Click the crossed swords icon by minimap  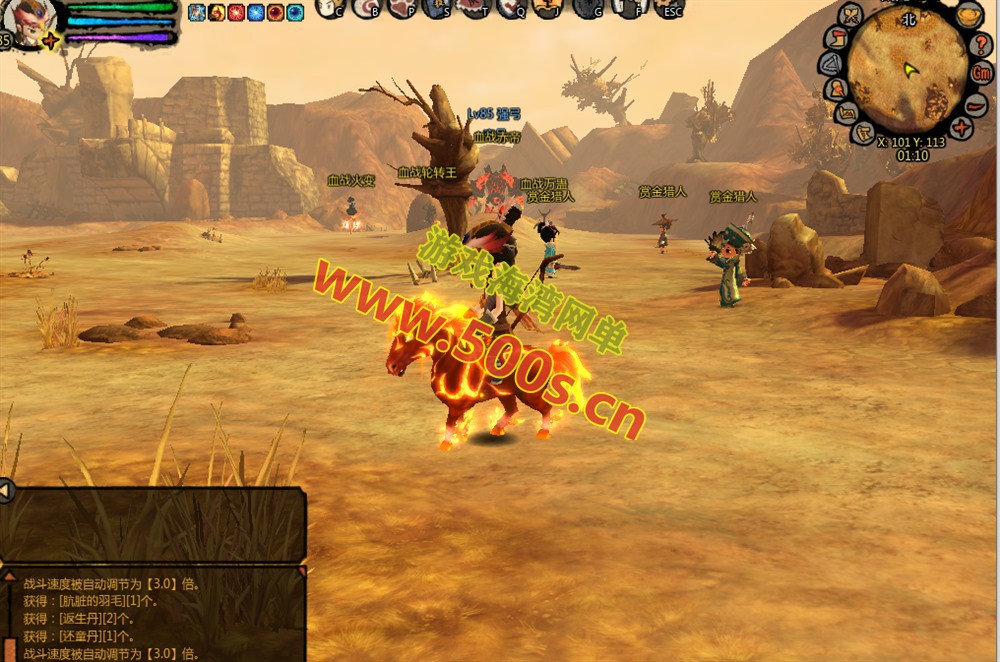coord(851,15)
